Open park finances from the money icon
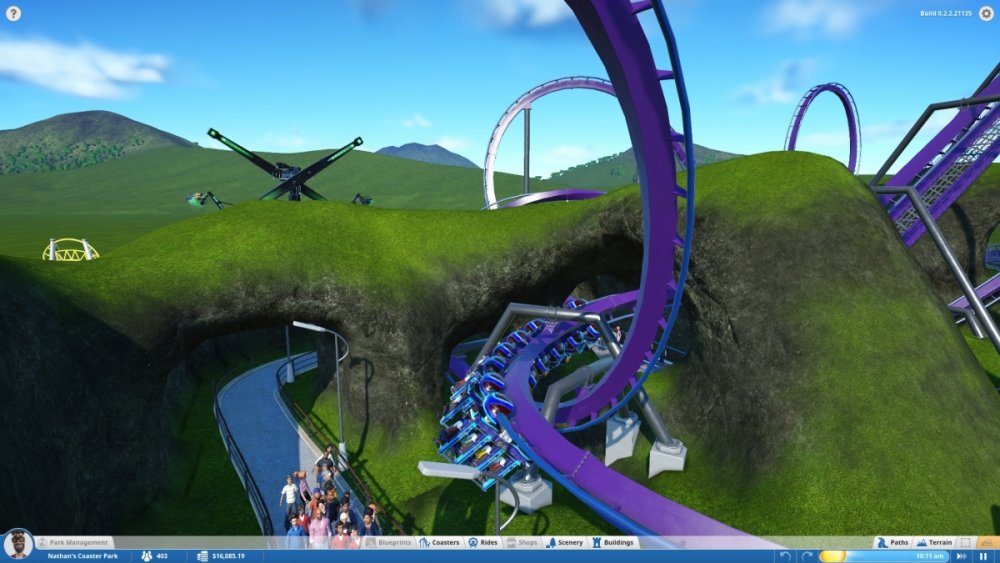The image size is (1000, 563). [x=203, y=556]
